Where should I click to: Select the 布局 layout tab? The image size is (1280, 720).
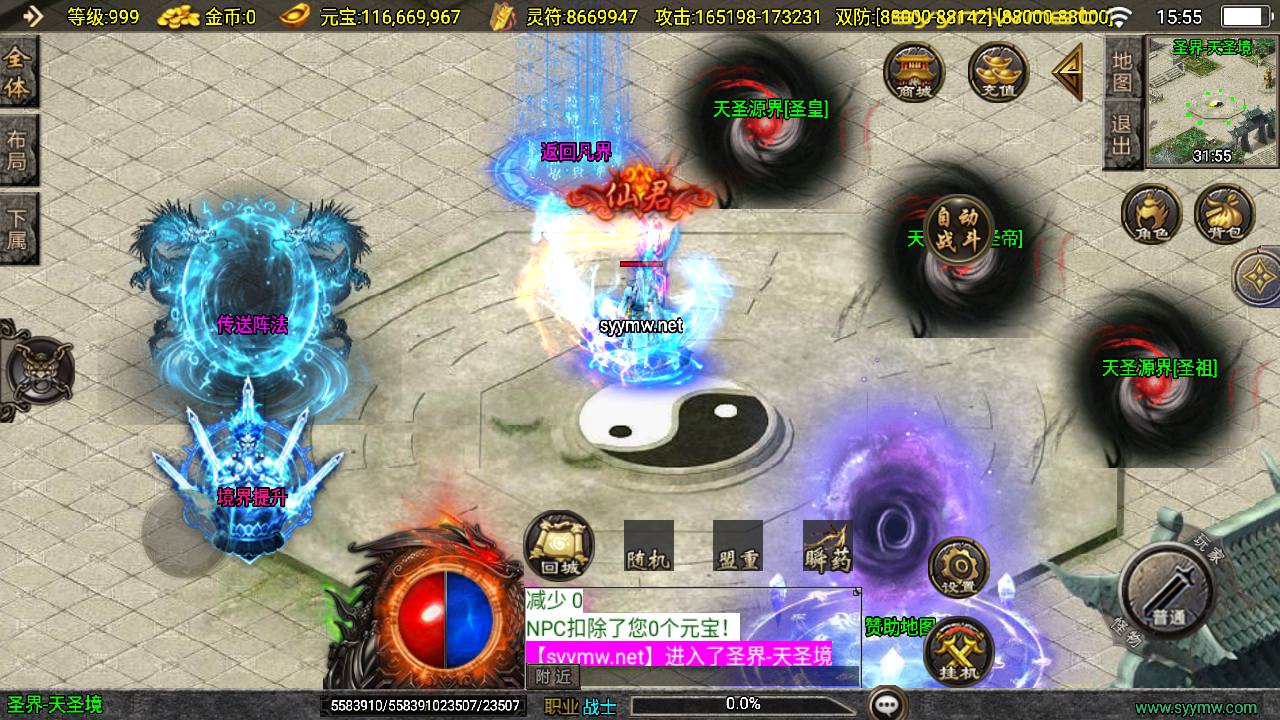point(18,150)
